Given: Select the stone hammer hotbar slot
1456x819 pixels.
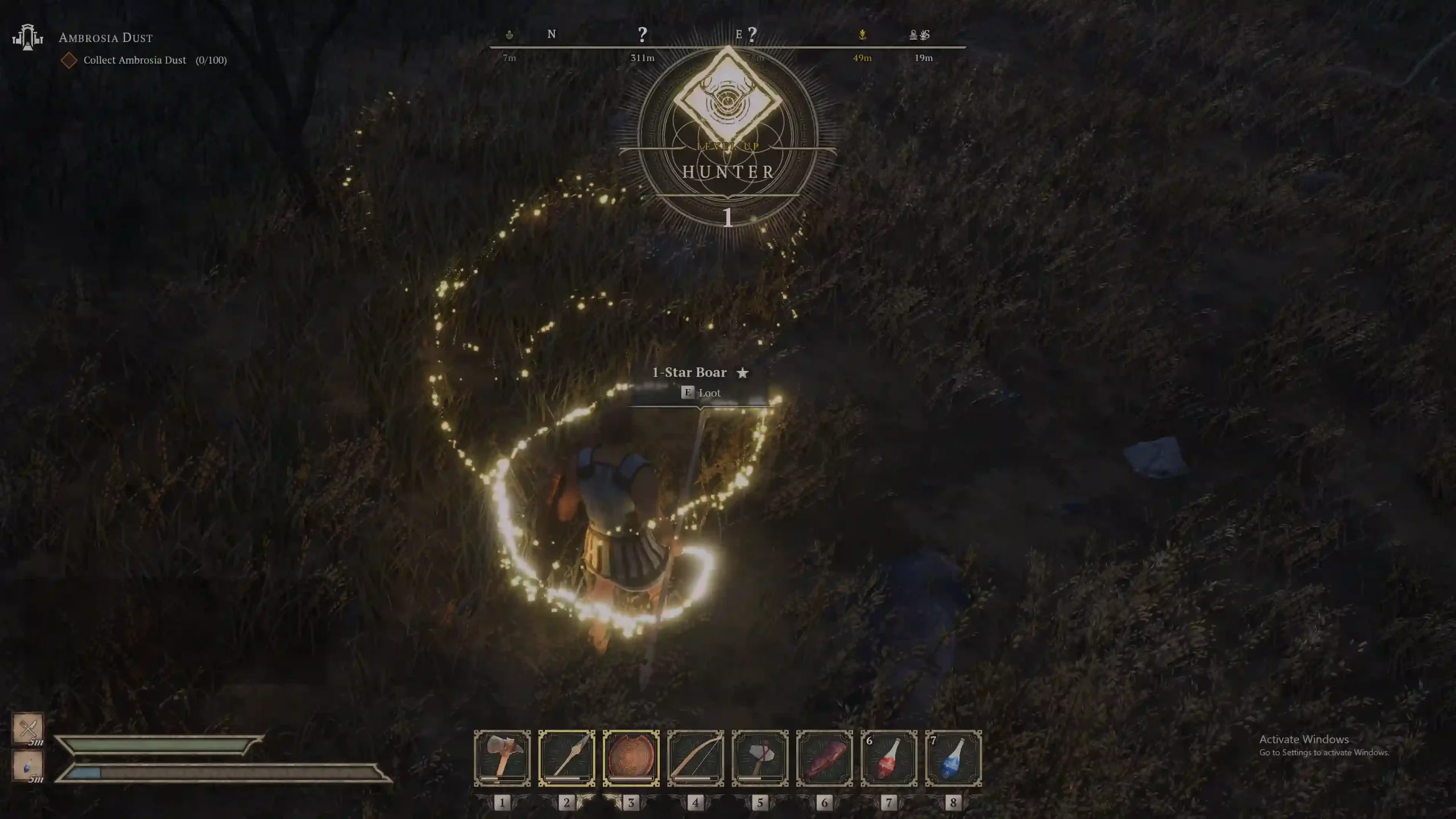Looking at the screenshot, I should click(502, 758).
